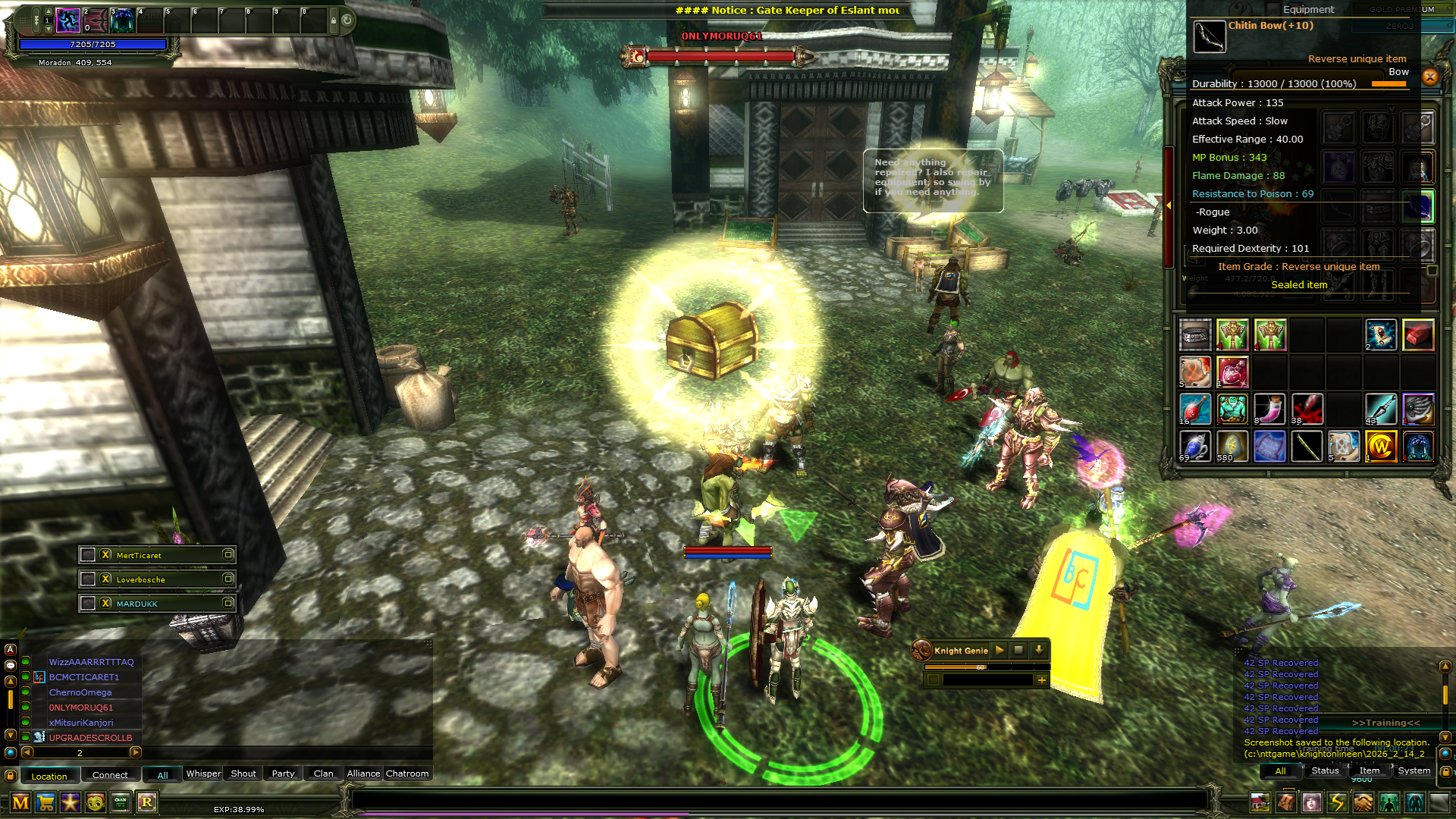The image size is (1456, 819).
Task: Select the heart potion in inventory
Action: tap(1233, 372)
